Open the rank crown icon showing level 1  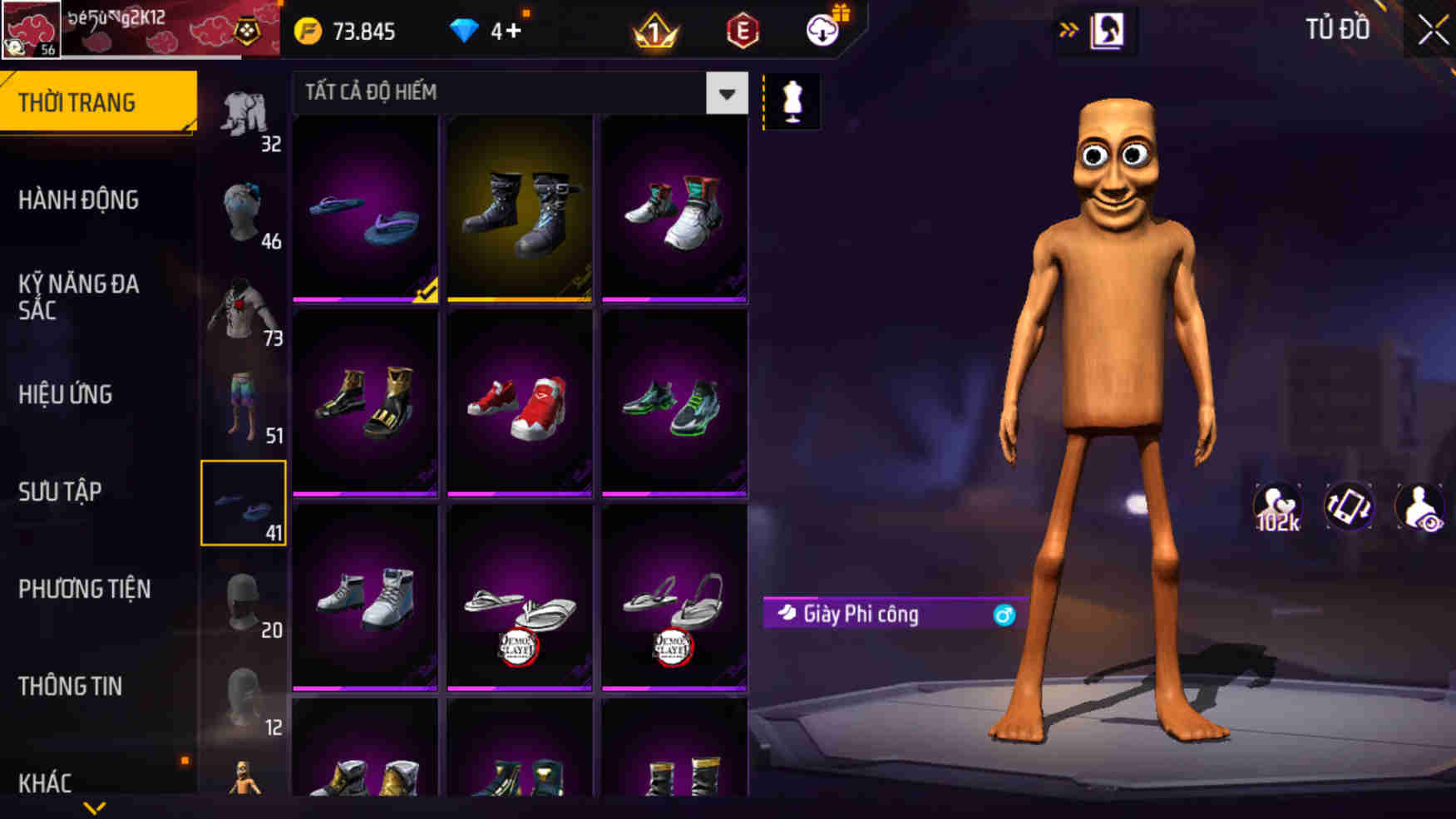pos(654,32)
